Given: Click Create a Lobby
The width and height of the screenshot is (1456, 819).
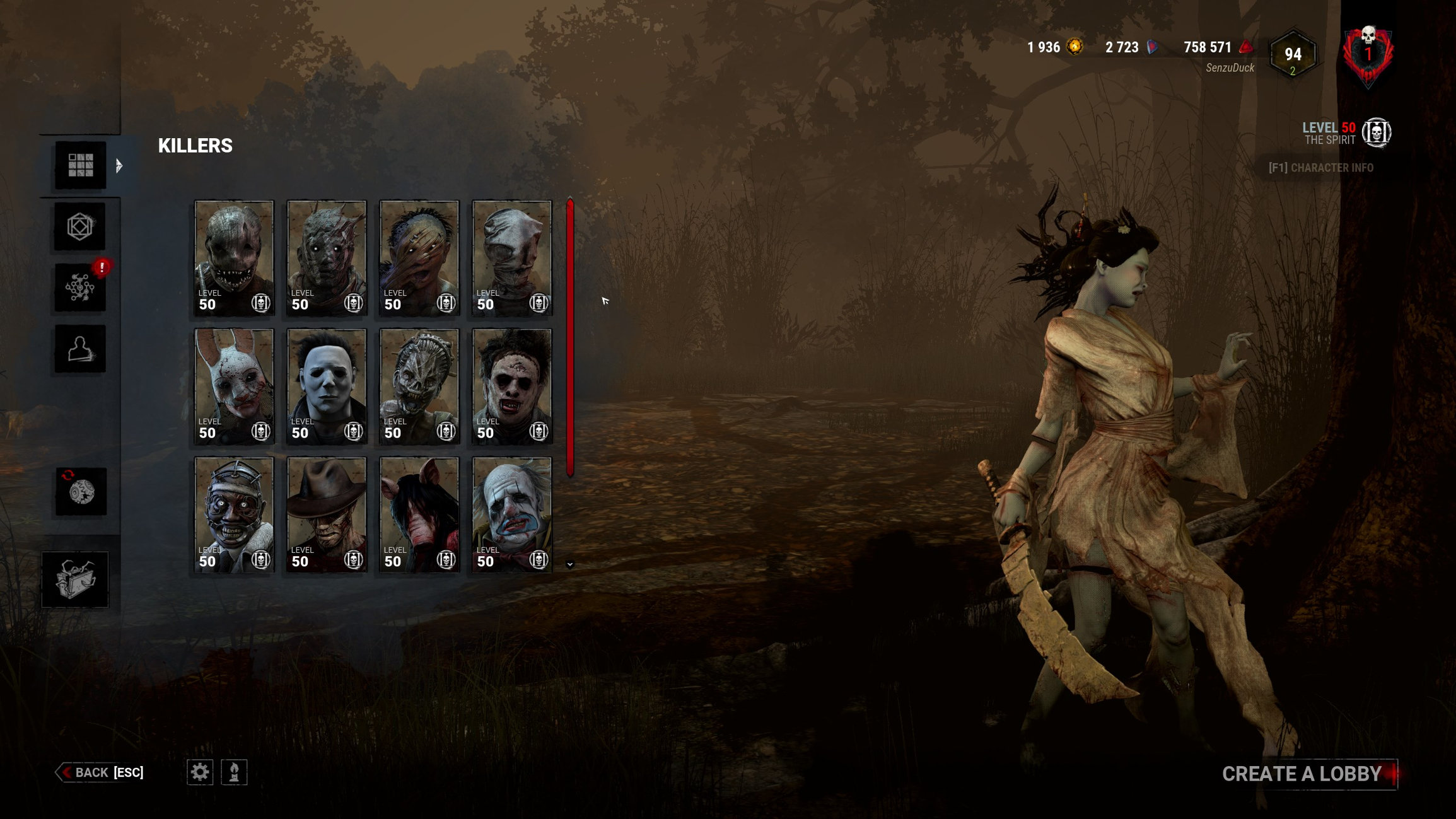Looking at the screenshot, I should 1302,774.
